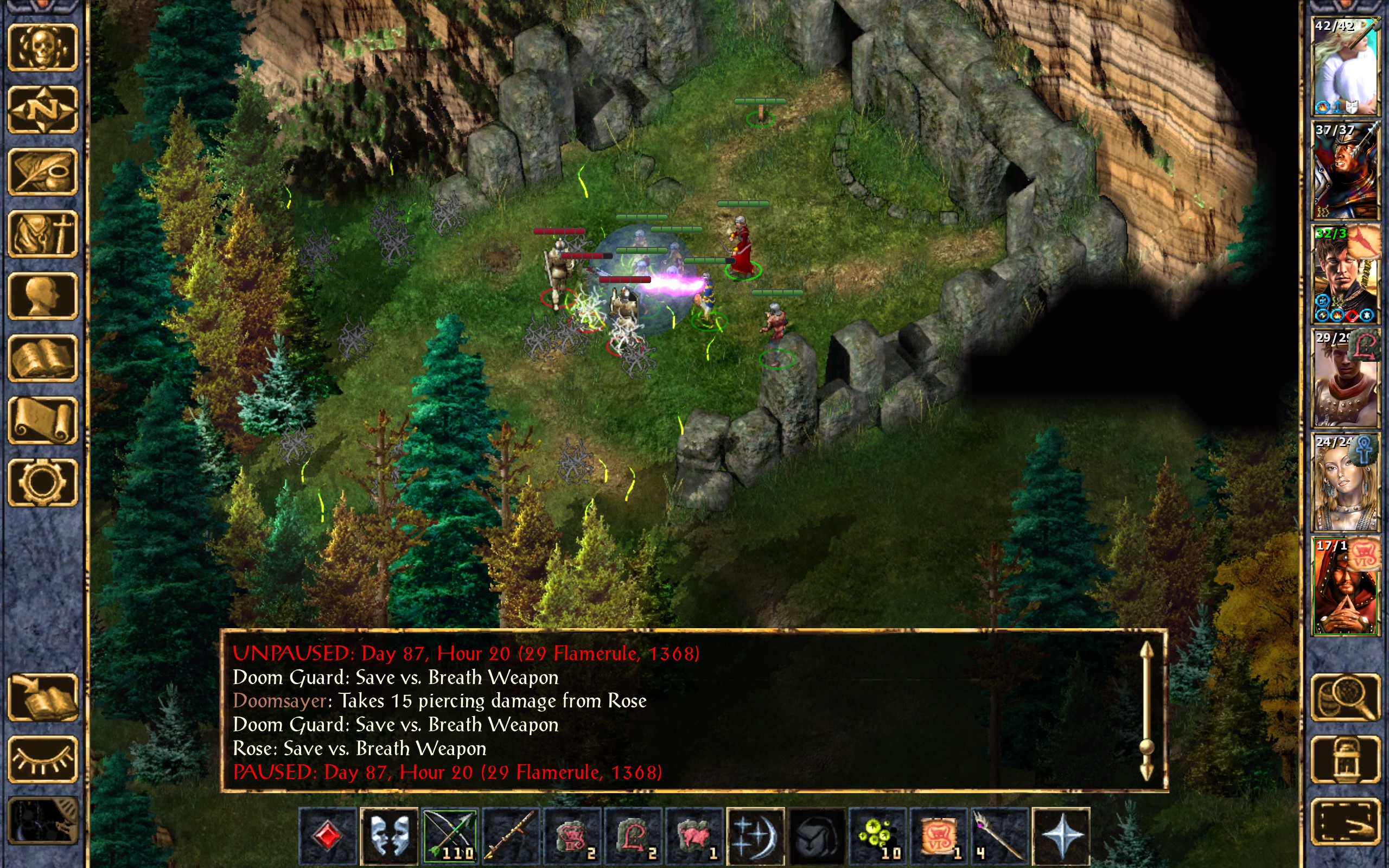The width and height of the screenshot is (1389, 868).
Task: Click the skull button on the left sidebar
Action: [x=42, y=48]
